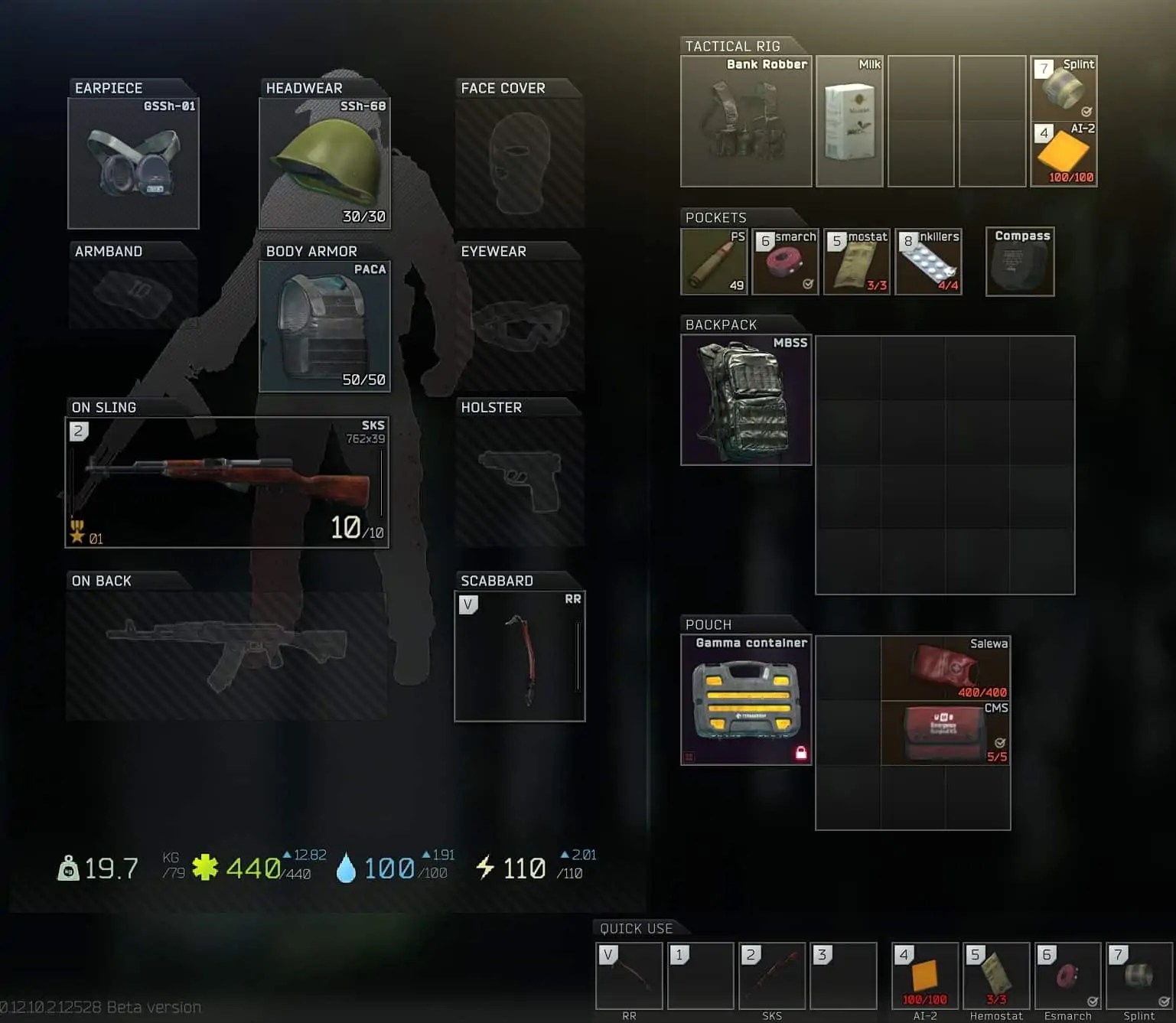The image size is (1176, 1023).
Task: Click the painkillers blister pack in pockets
Action: click(929, 261)
